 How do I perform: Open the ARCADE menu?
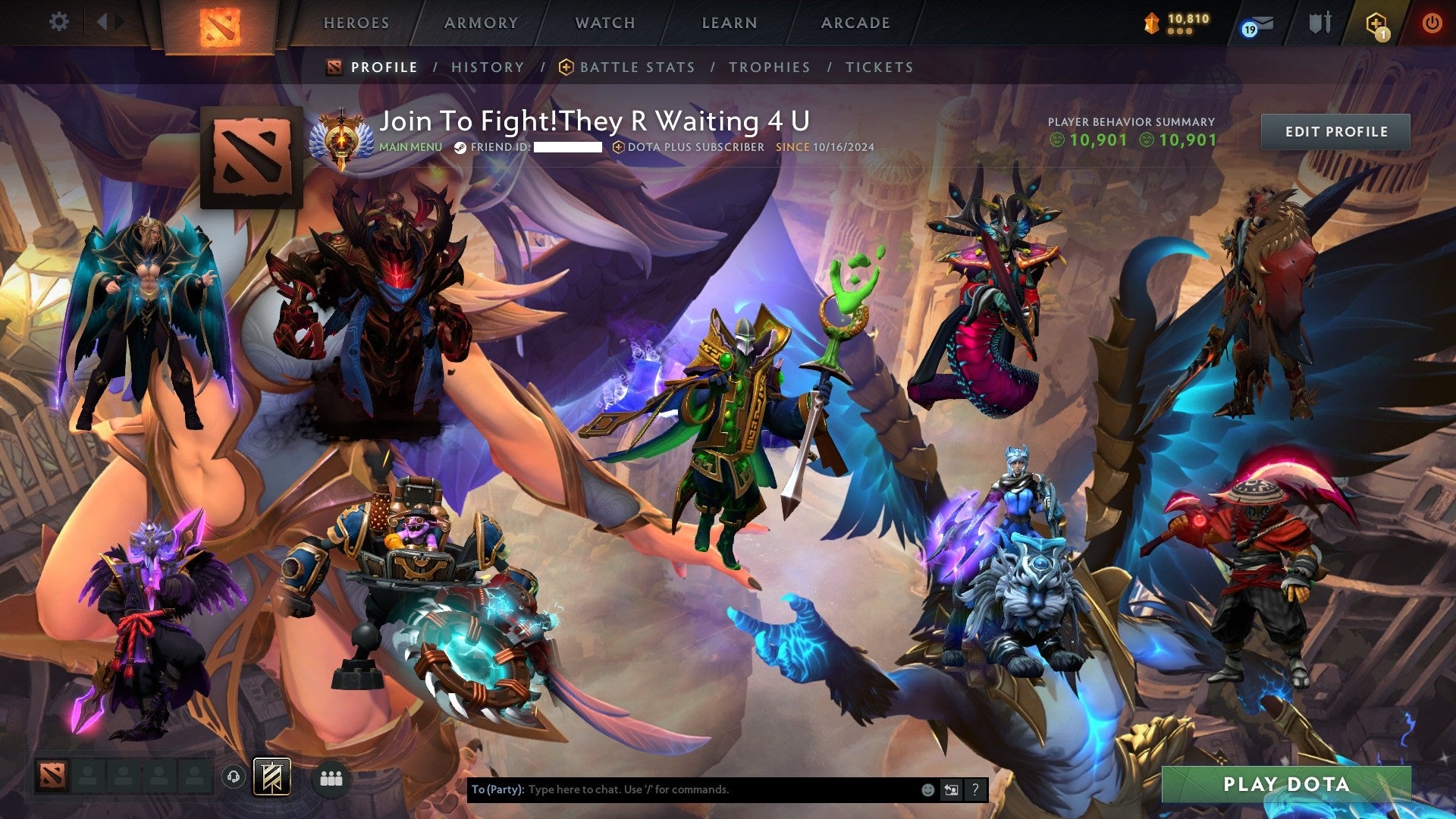coord(854,23)
